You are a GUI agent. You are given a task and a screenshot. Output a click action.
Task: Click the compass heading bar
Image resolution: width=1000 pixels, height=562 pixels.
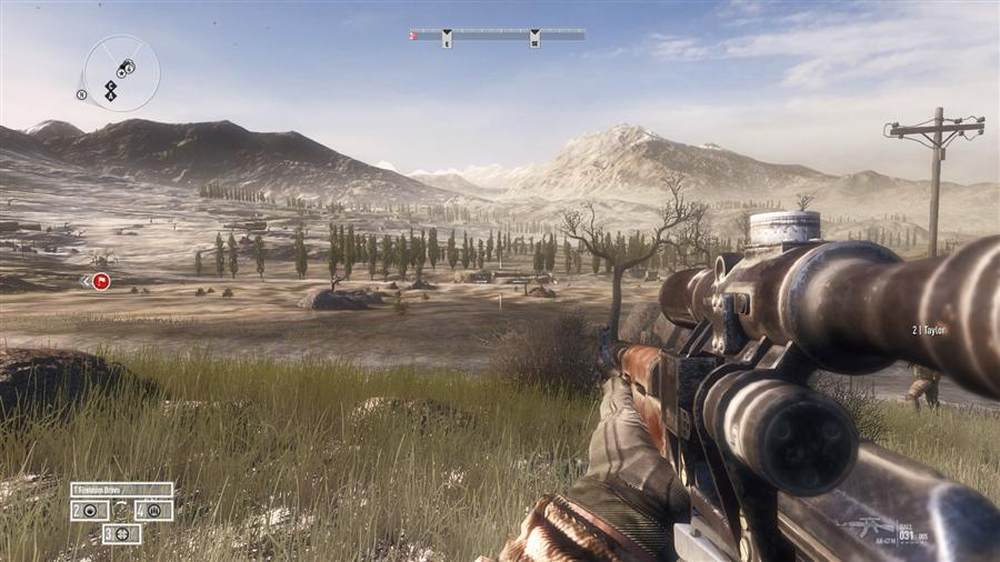point(497,35)
